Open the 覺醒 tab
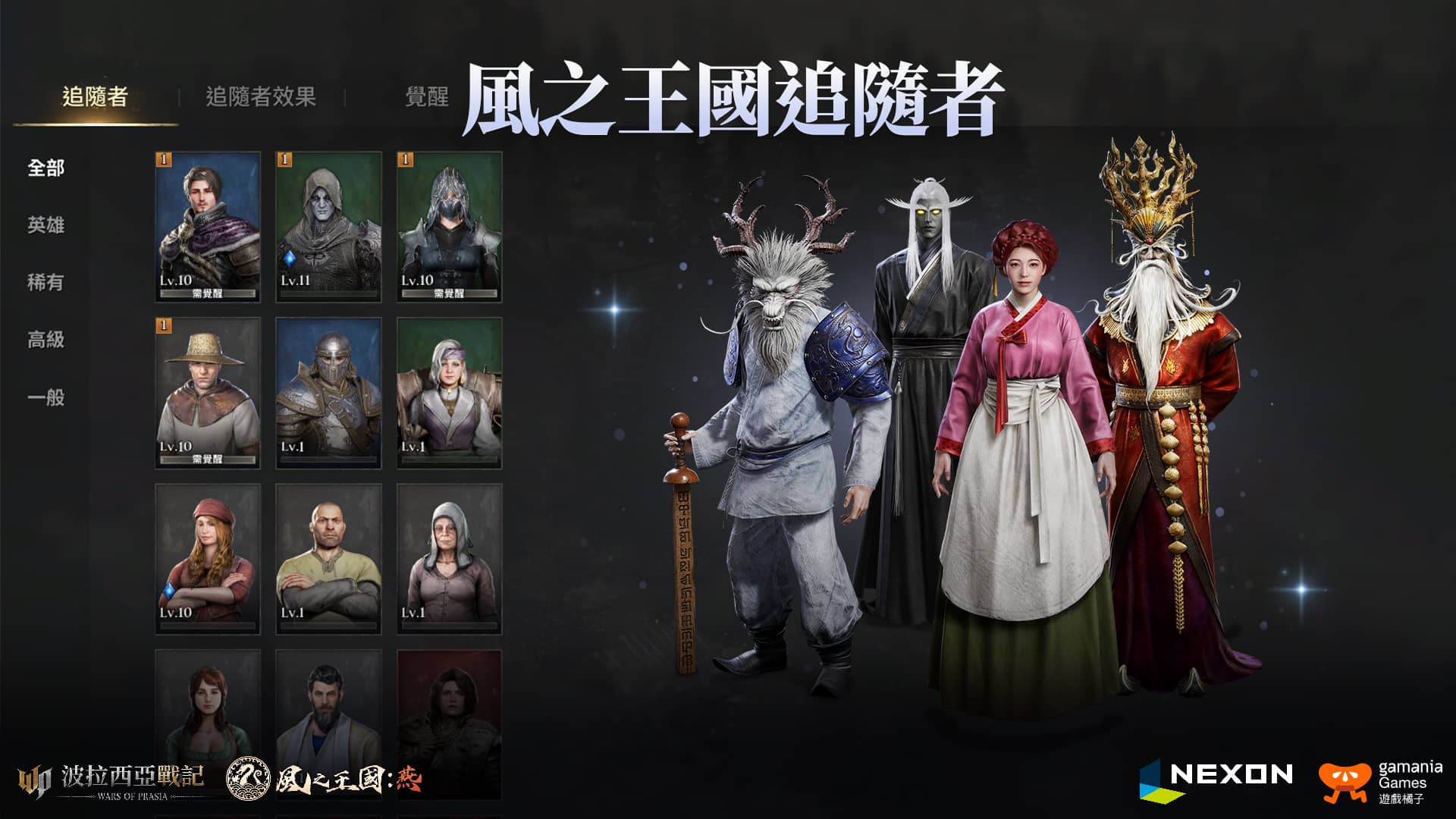Screen dimensions: 1456x819 click(427, 95)
